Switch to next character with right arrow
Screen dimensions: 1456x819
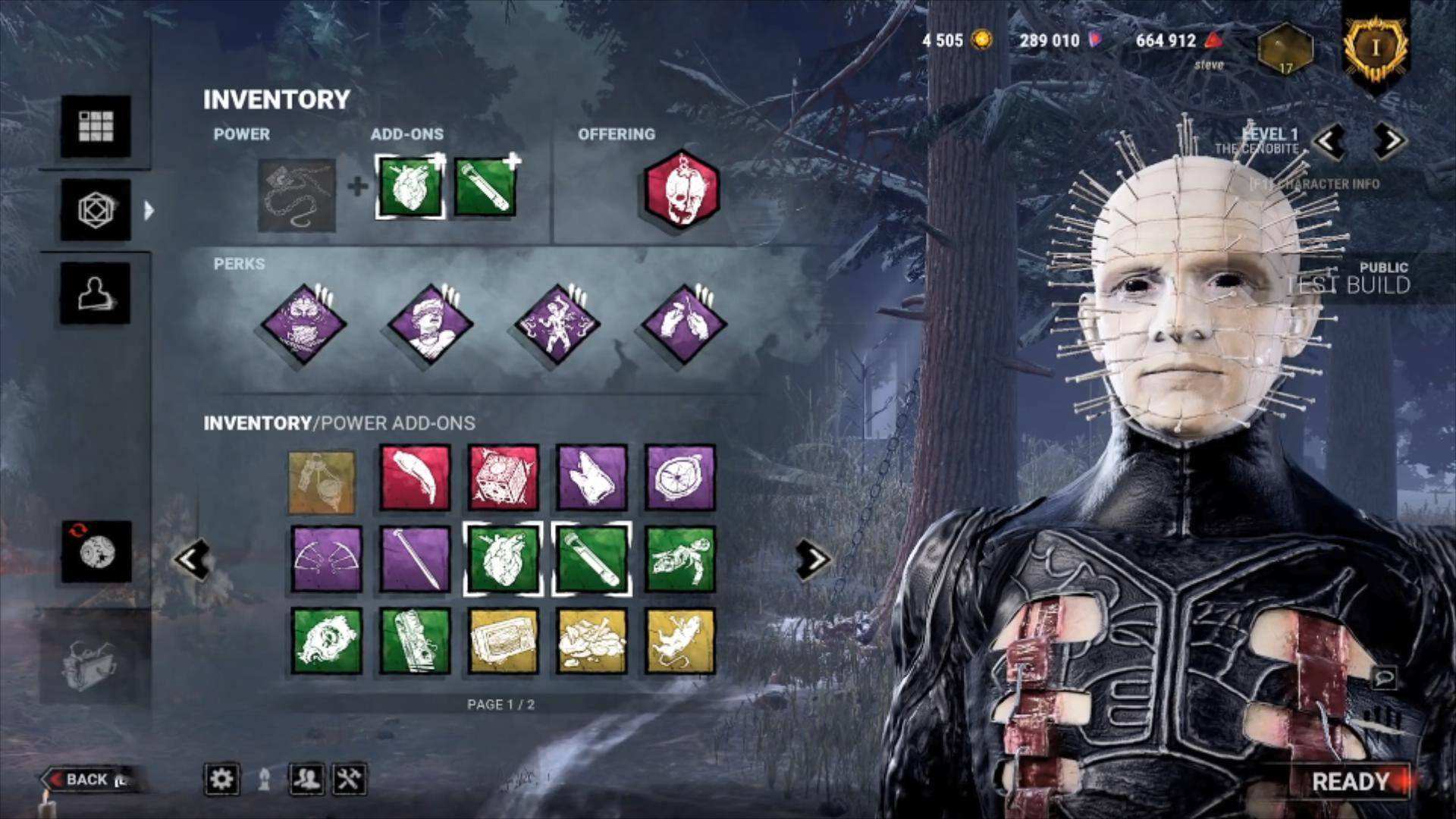coord(1389,140)
